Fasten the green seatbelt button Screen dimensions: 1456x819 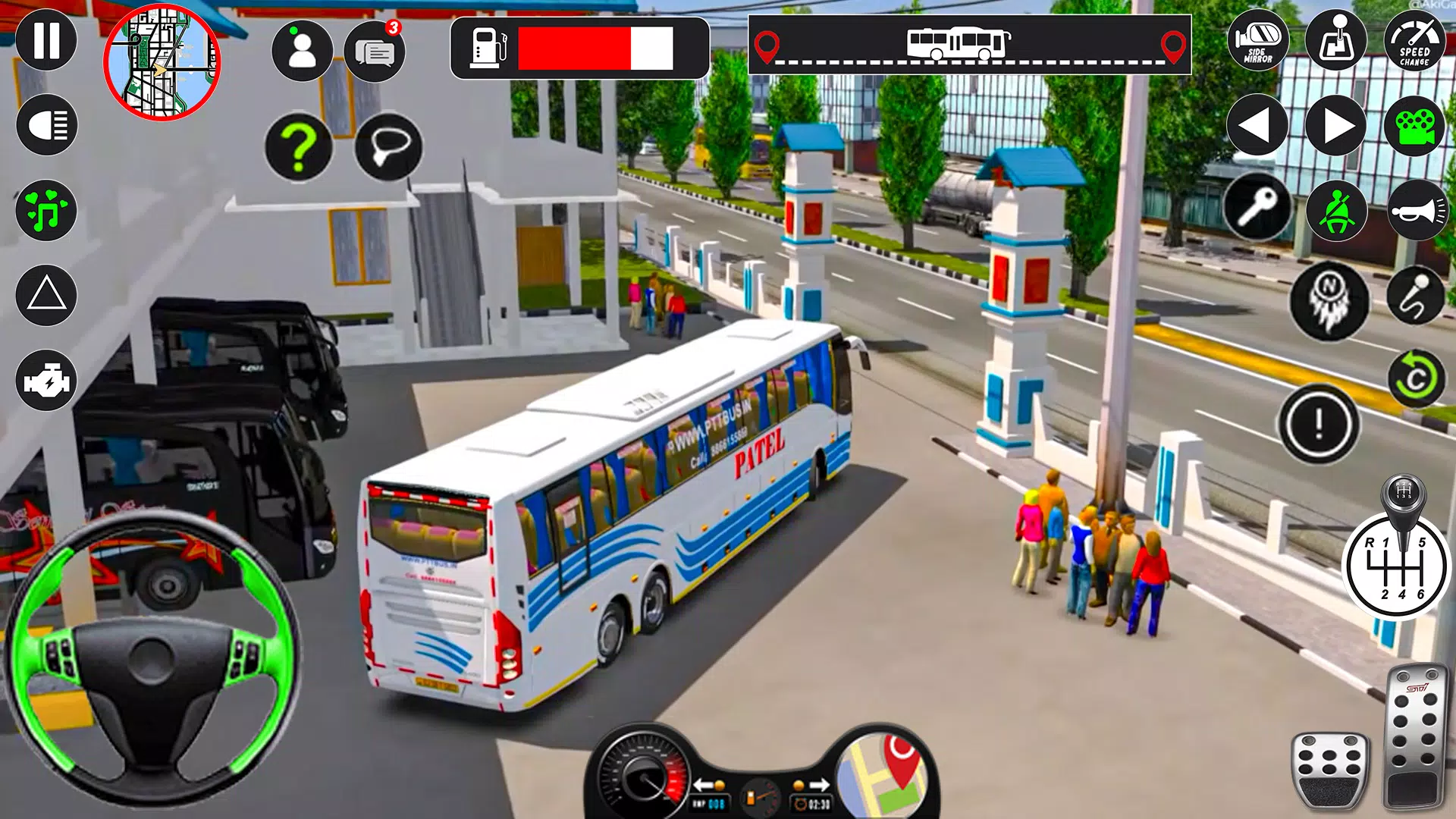[1336, 210]
